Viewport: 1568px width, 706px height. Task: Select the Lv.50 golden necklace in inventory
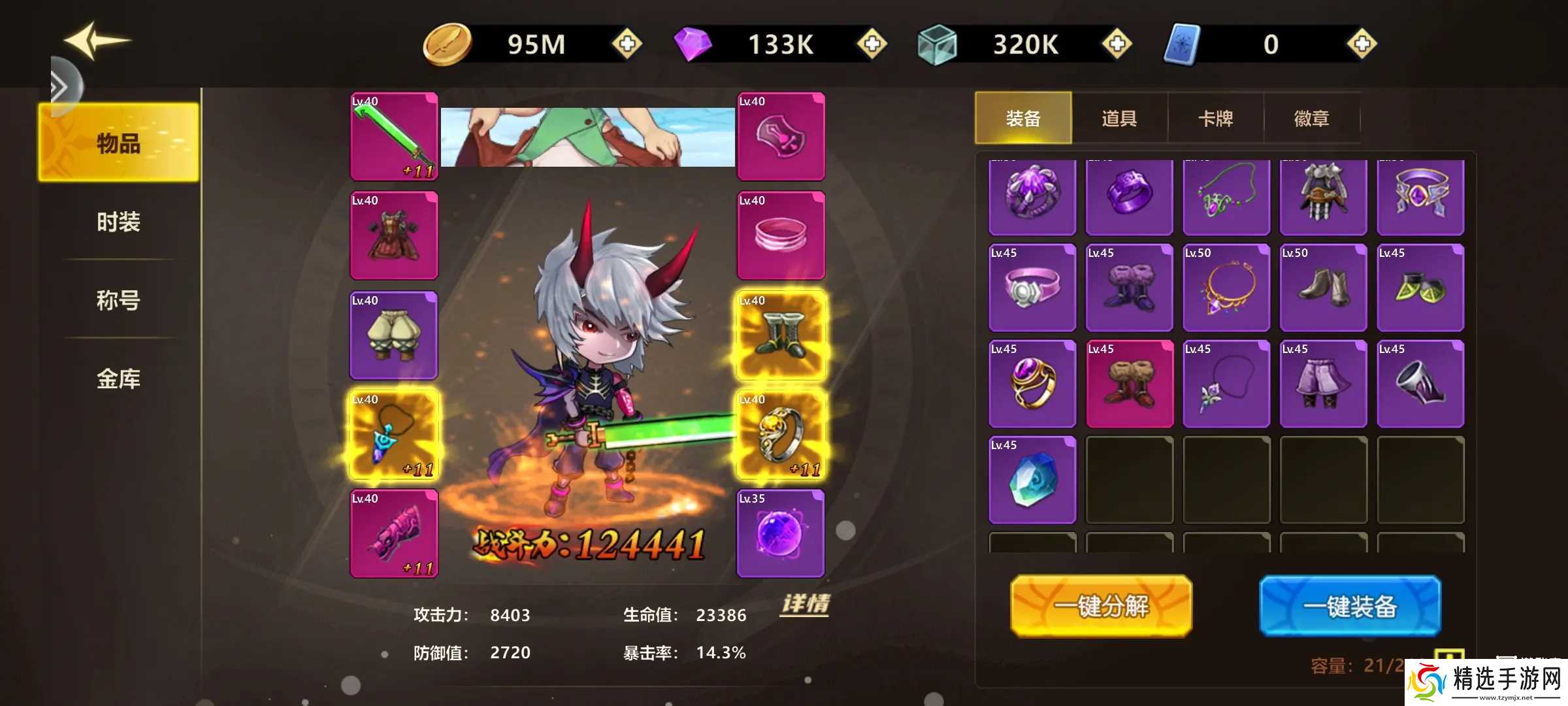[1226, 289]
